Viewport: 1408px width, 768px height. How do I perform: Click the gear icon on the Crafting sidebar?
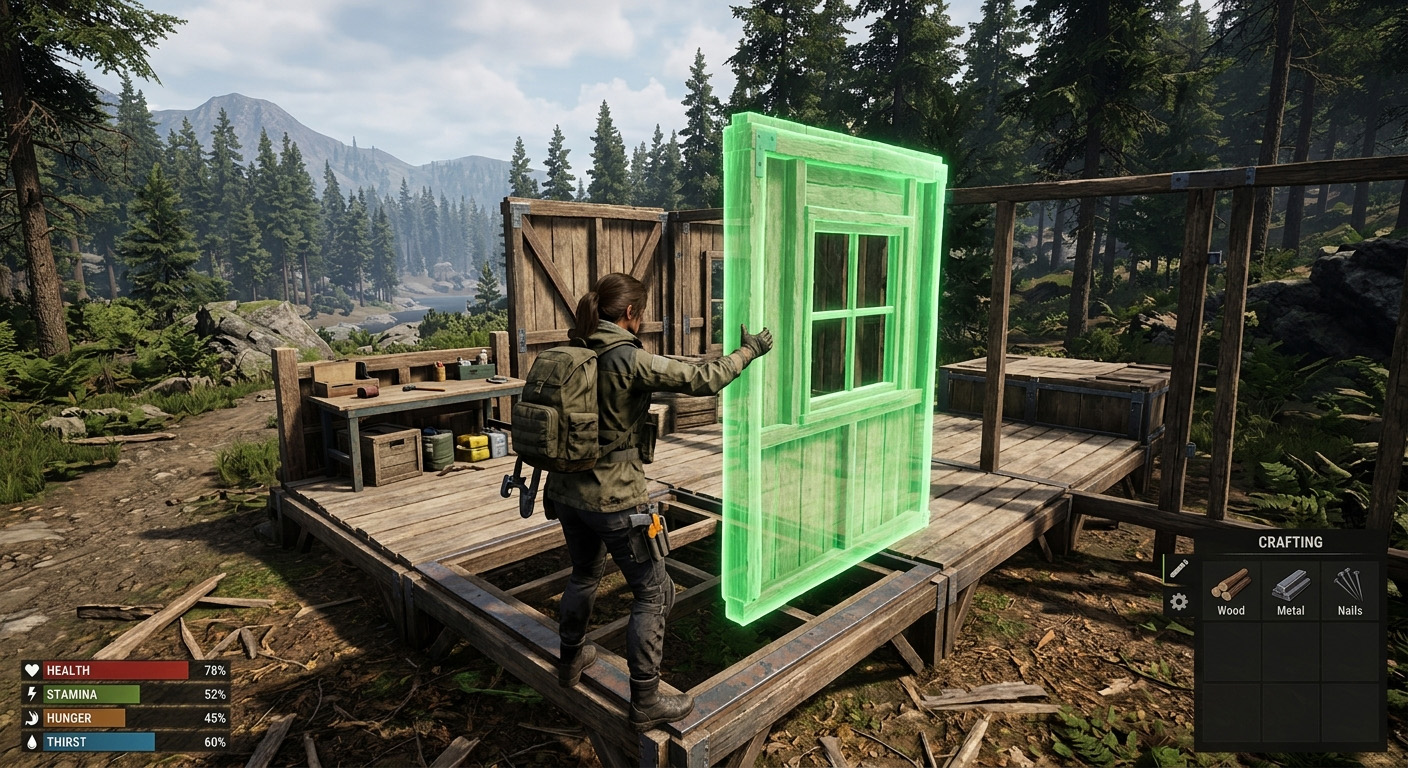1180,601
